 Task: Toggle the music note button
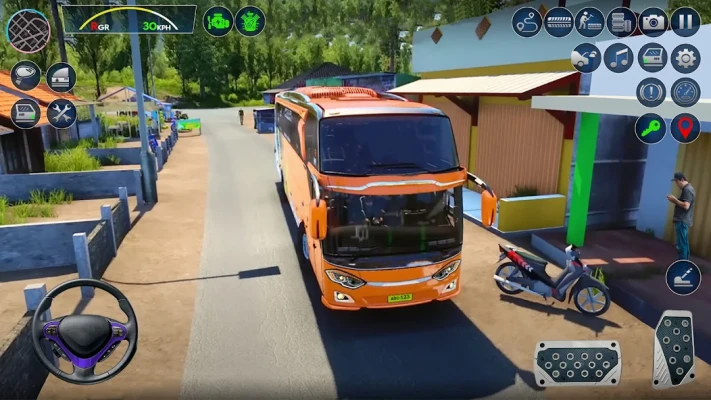619,58
